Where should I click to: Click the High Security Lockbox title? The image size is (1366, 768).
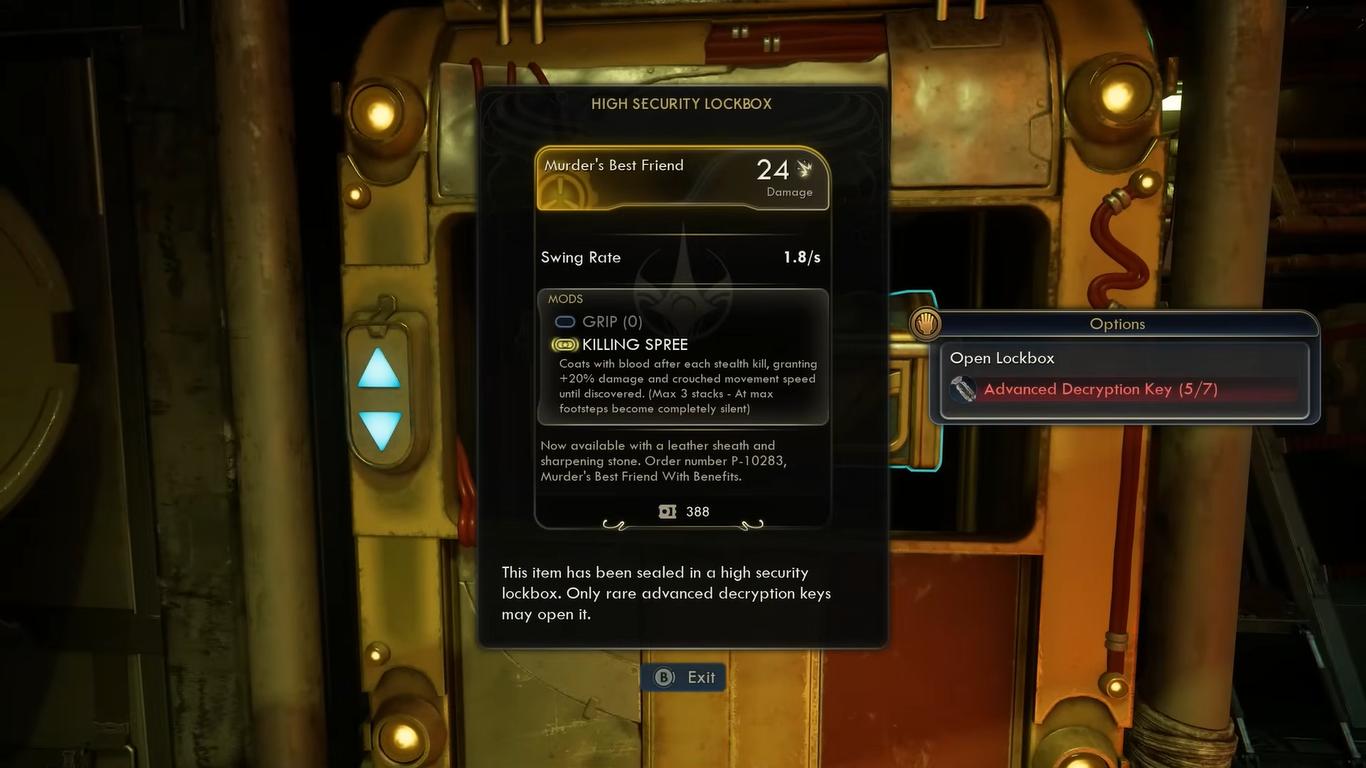coord(681,103)
